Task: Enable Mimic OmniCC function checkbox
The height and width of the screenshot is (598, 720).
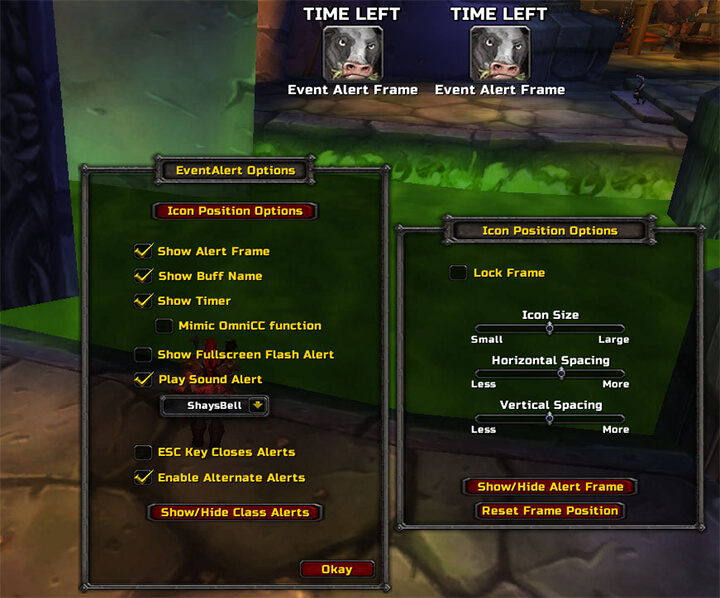Action: (165, 326)
